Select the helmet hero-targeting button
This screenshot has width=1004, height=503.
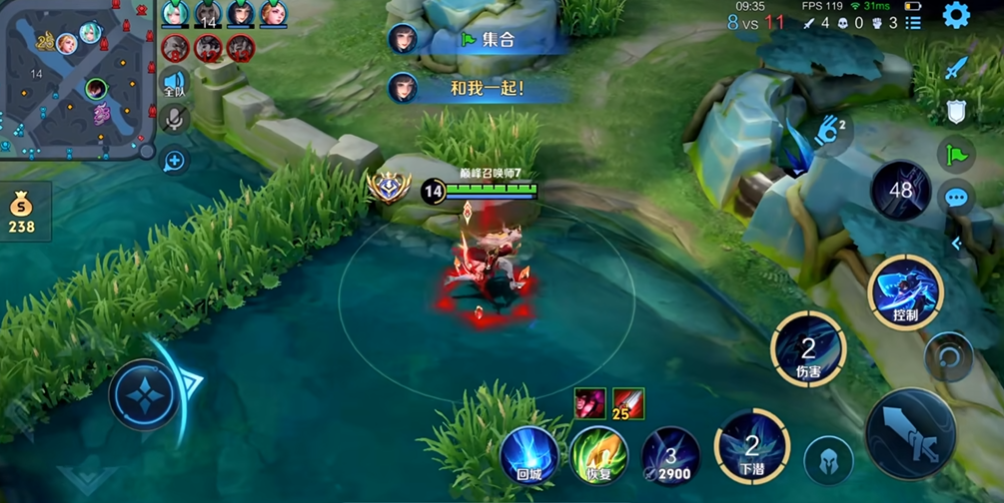point(829,461)
